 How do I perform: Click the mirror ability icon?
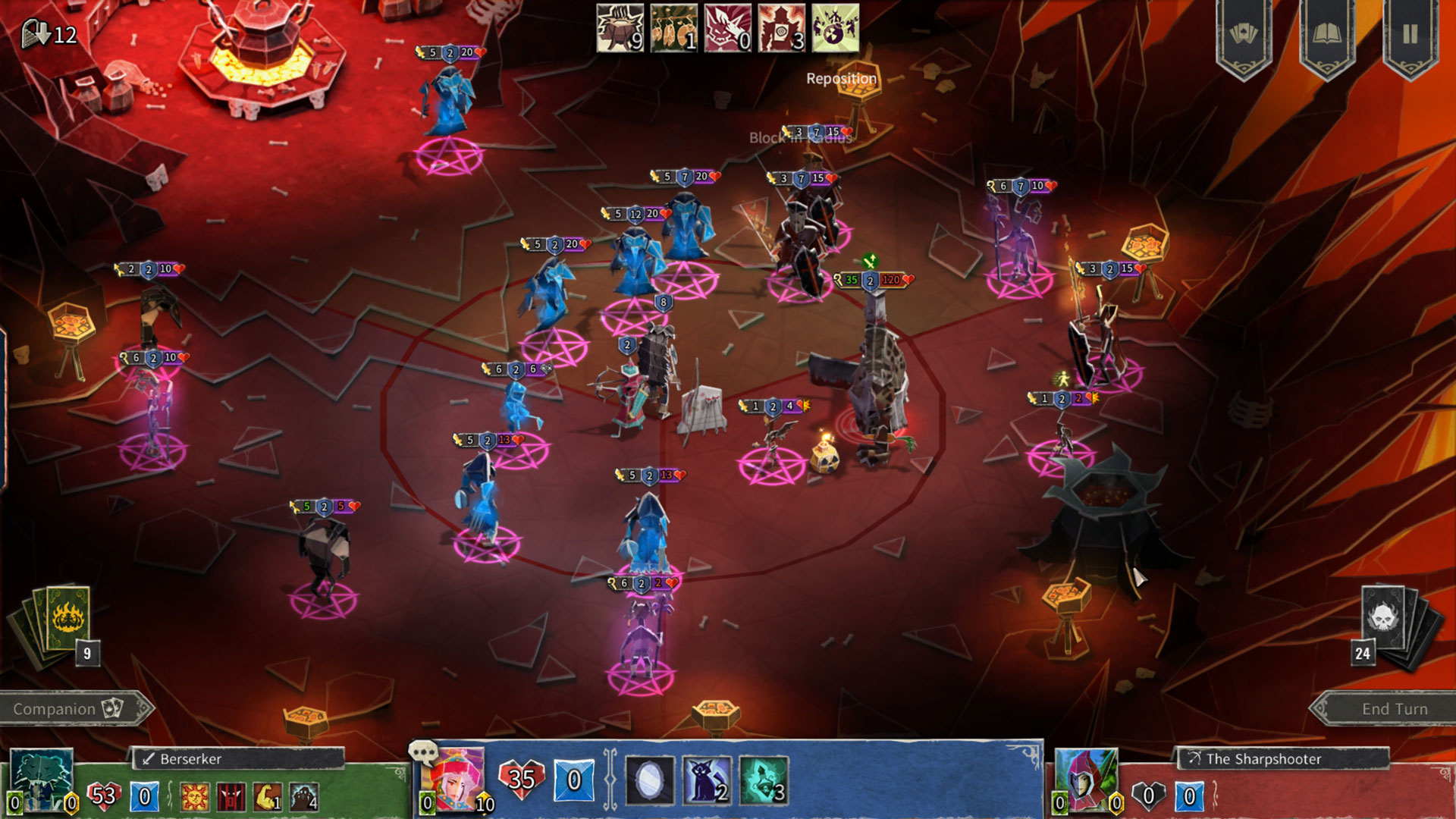(650, 780)
